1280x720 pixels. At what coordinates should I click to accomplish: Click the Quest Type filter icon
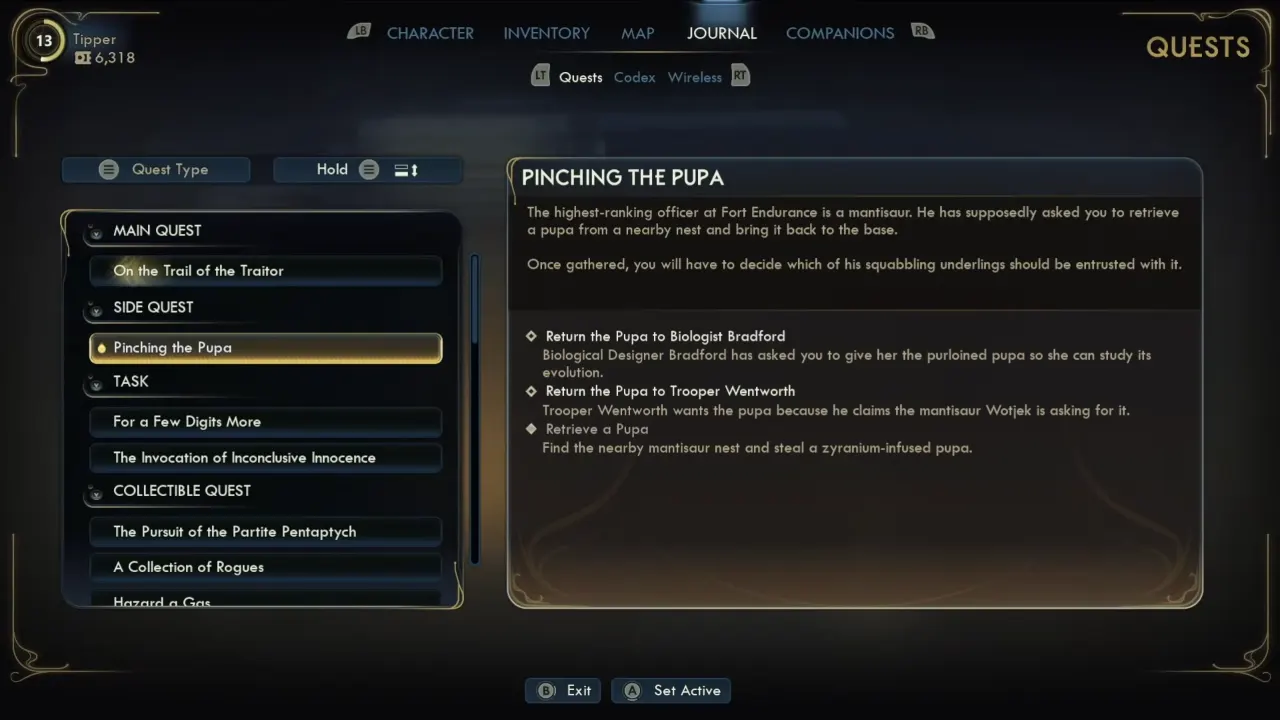(x=108, y=169)
